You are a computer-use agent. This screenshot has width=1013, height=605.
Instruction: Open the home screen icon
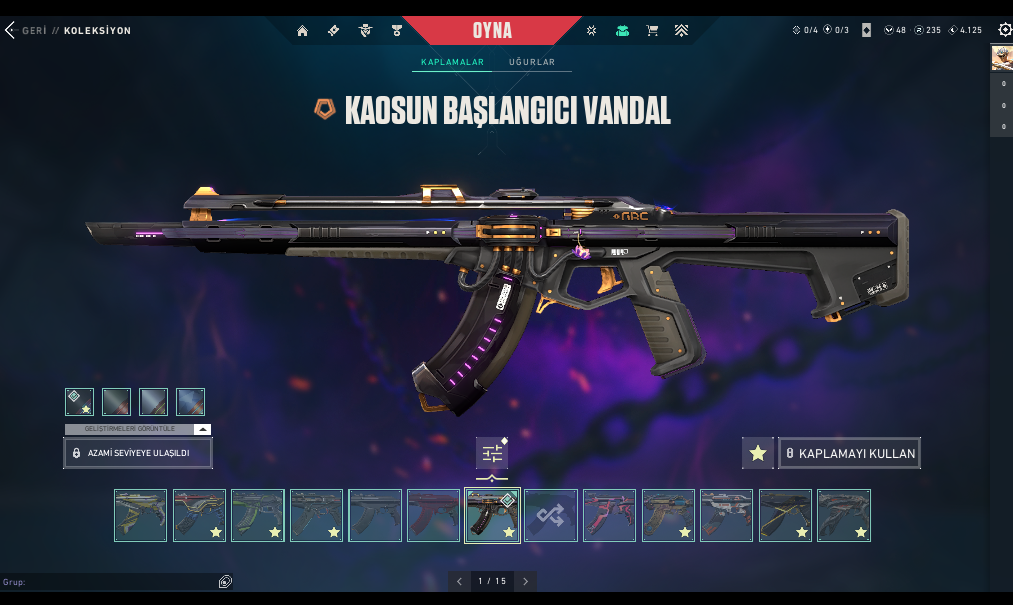click(302, 31)
